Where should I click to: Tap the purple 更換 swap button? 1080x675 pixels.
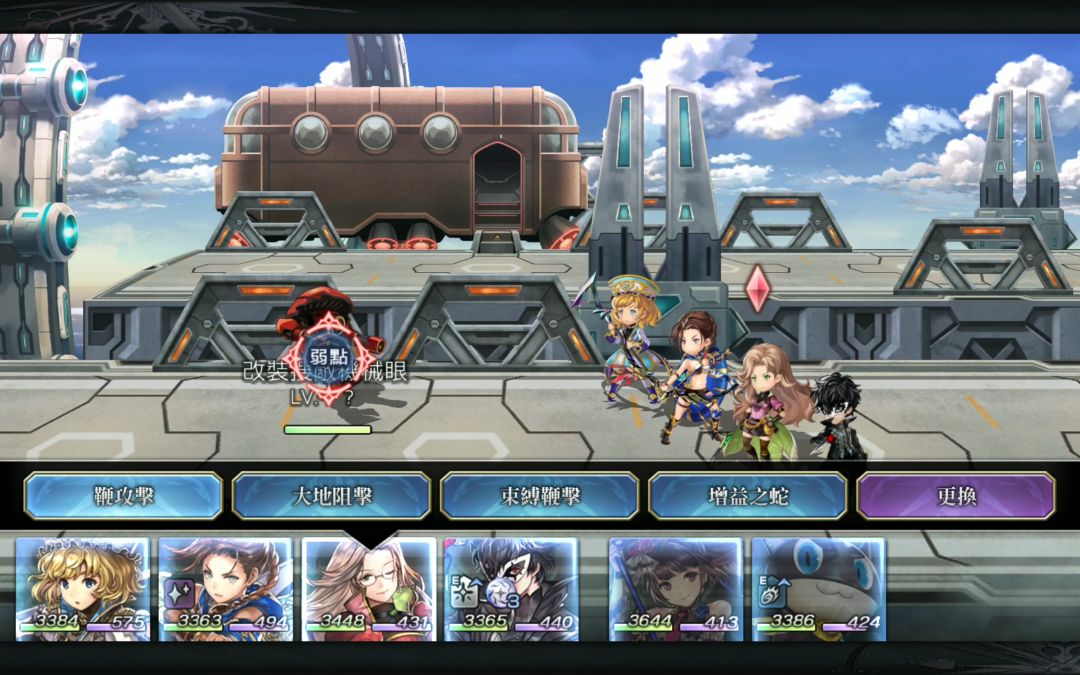click(955, 496)
